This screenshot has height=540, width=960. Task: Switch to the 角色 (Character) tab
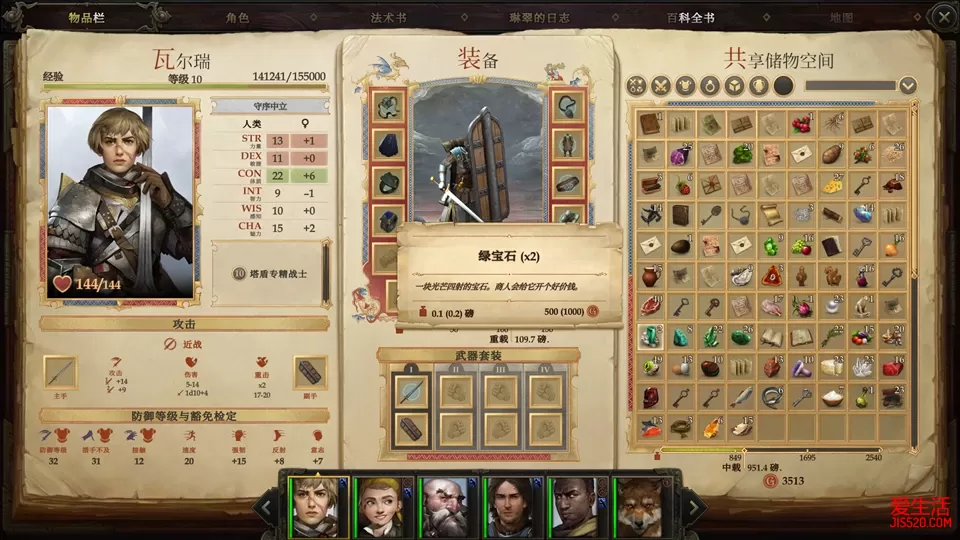pyautogui.click(x=237, y=18)
